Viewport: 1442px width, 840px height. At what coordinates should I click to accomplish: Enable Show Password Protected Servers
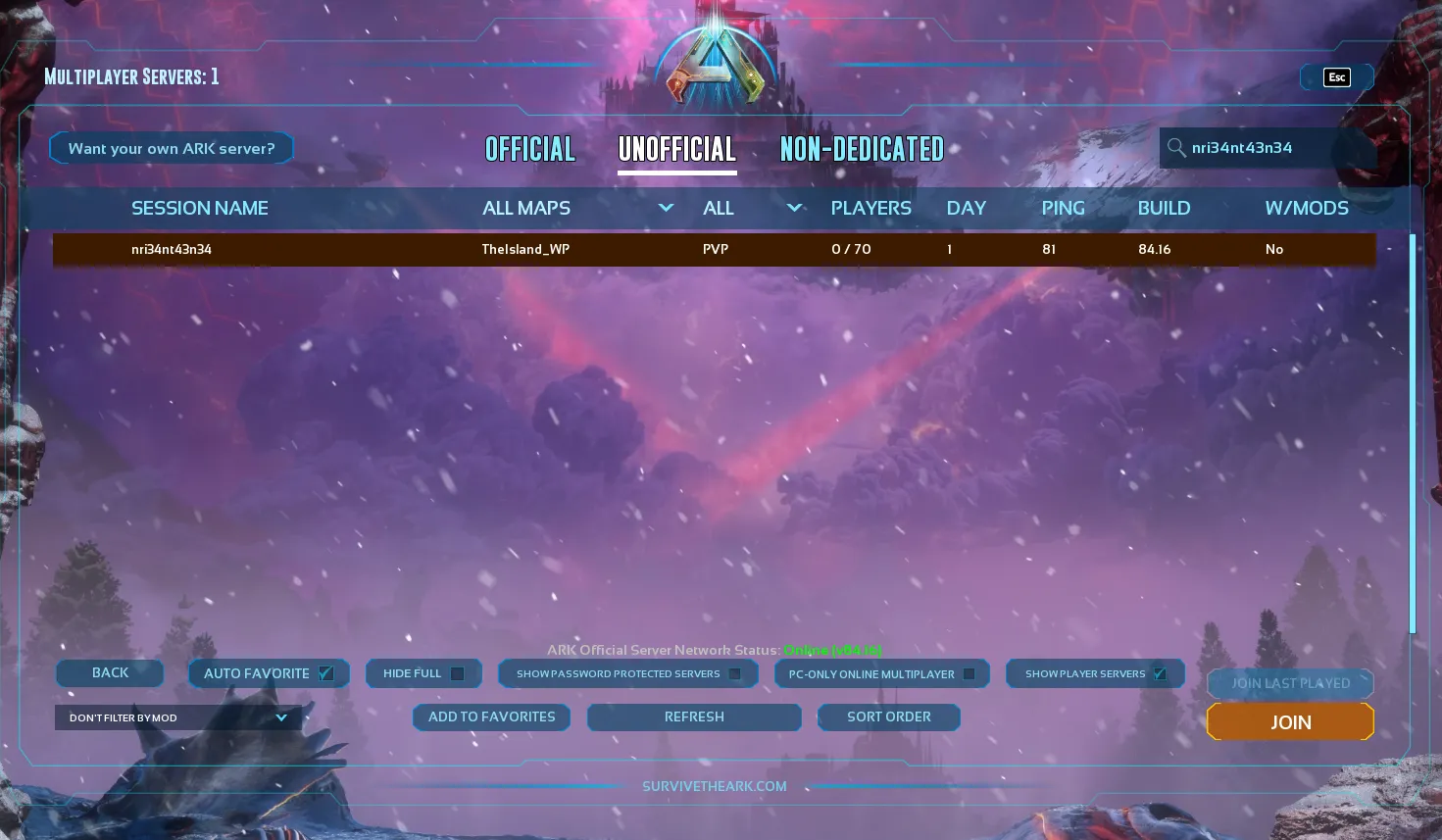tap(735, 674)
